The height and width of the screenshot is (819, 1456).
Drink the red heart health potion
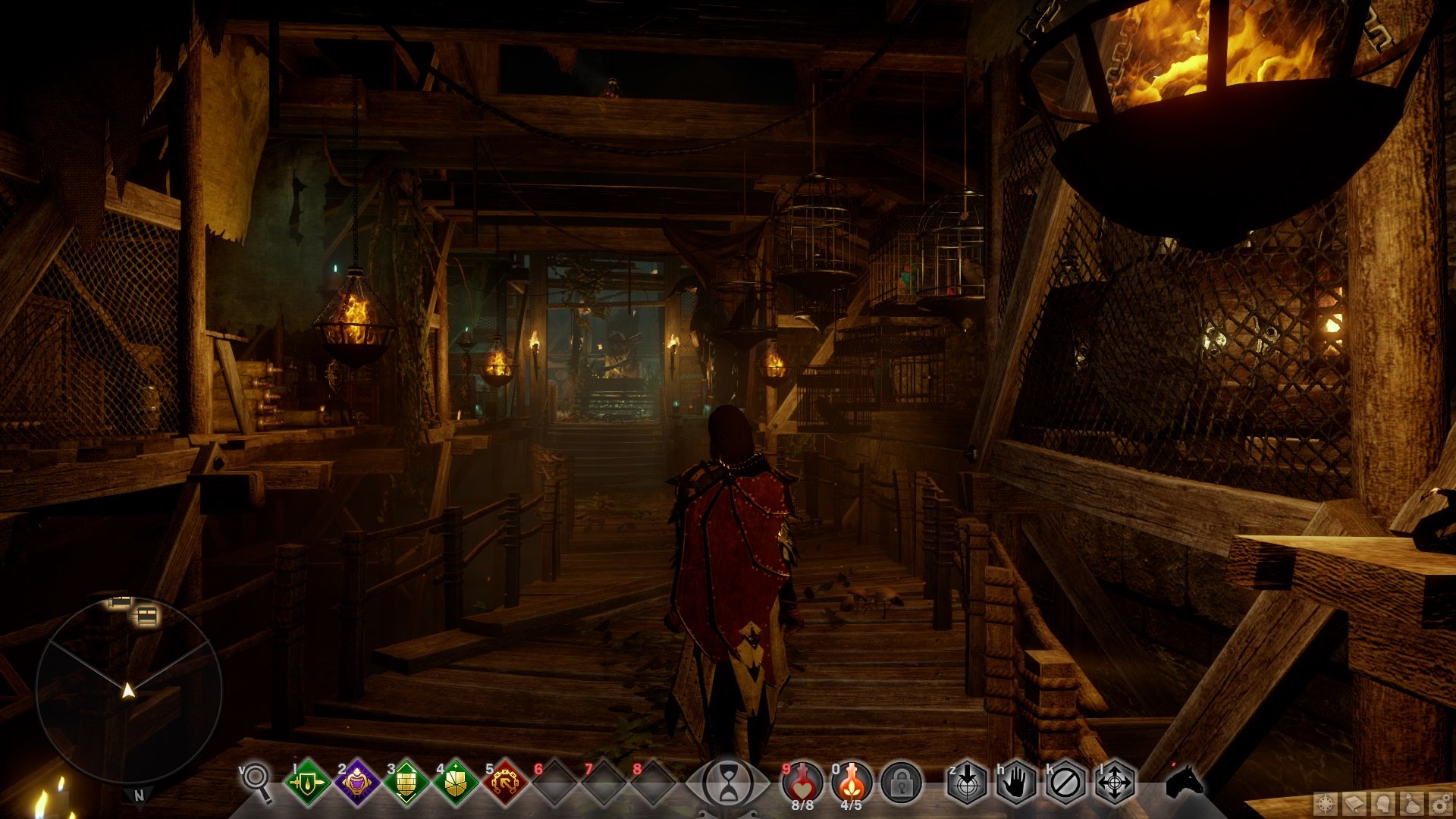tap(802, 782)
